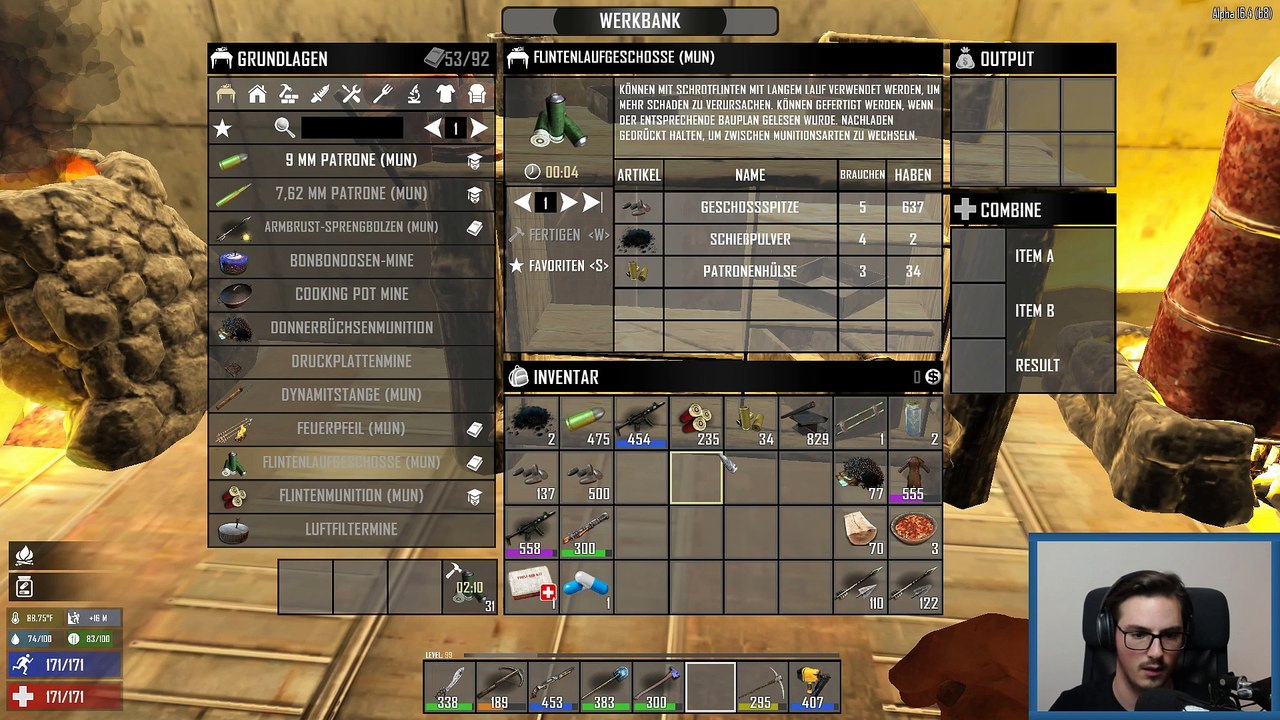1280x720 pixels.
Task: Pick the Dynamitstange recipe
Action: tap(351, 395)
